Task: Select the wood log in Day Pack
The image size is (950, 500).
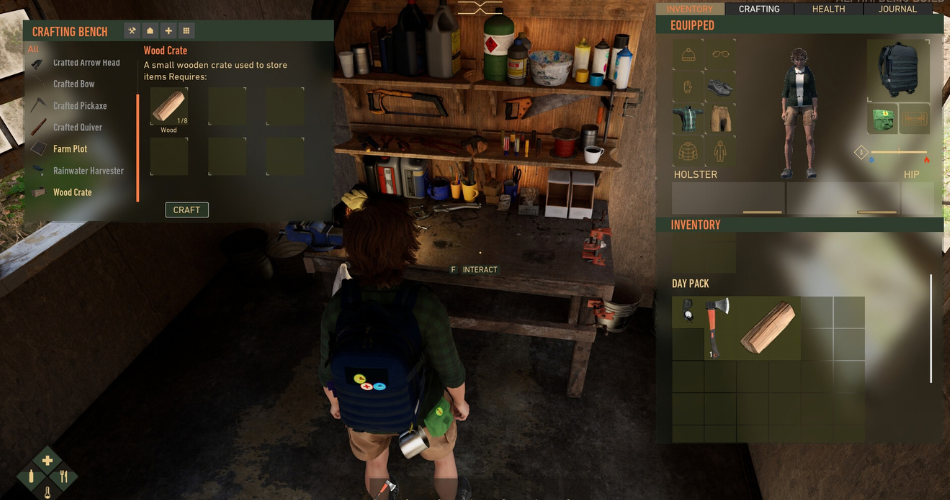Action: coord(768,328)
